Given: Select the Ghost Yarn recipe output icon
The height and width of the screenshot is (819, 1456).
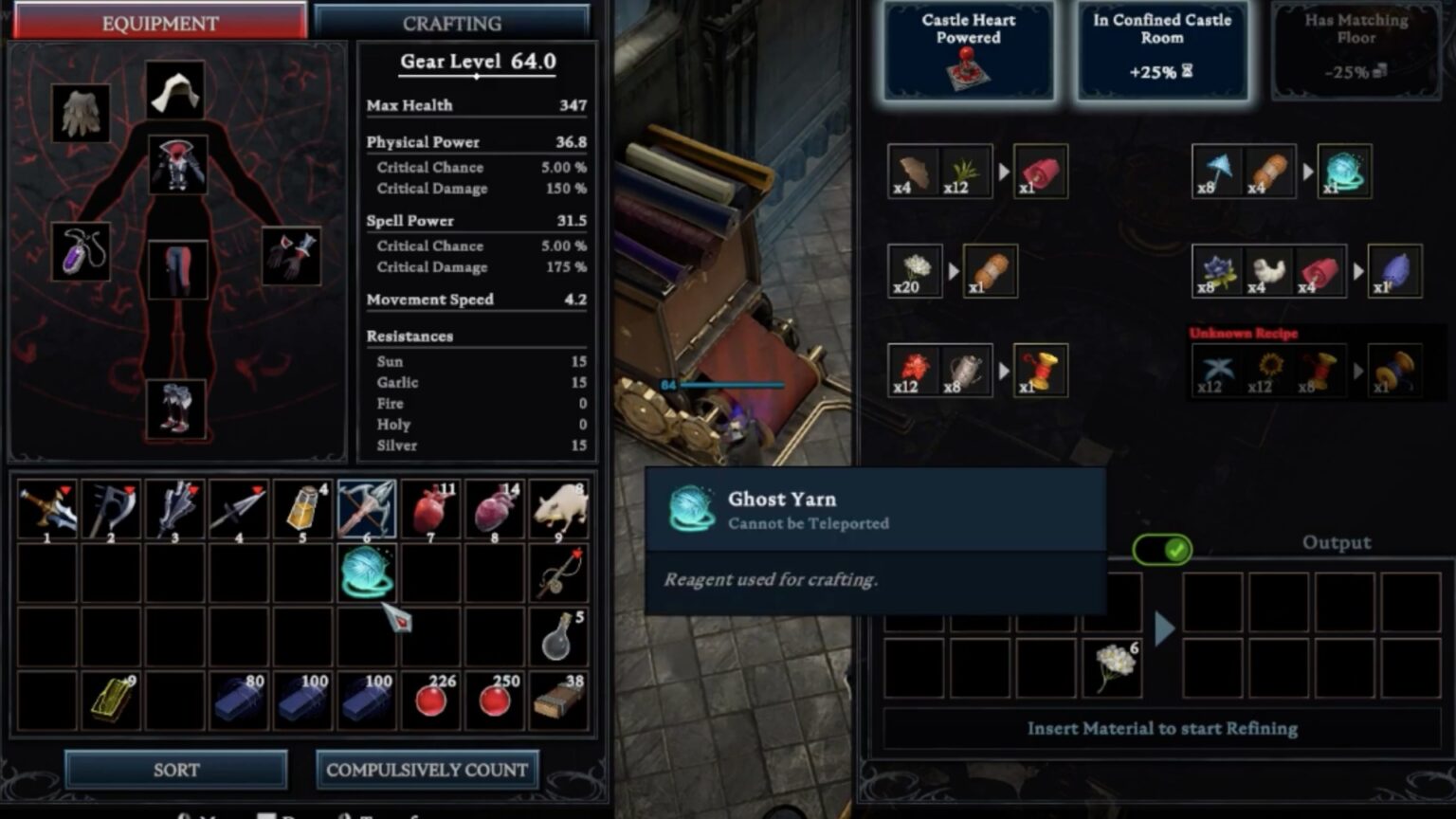Looking at the screenshot, I should pos(1345,172).
